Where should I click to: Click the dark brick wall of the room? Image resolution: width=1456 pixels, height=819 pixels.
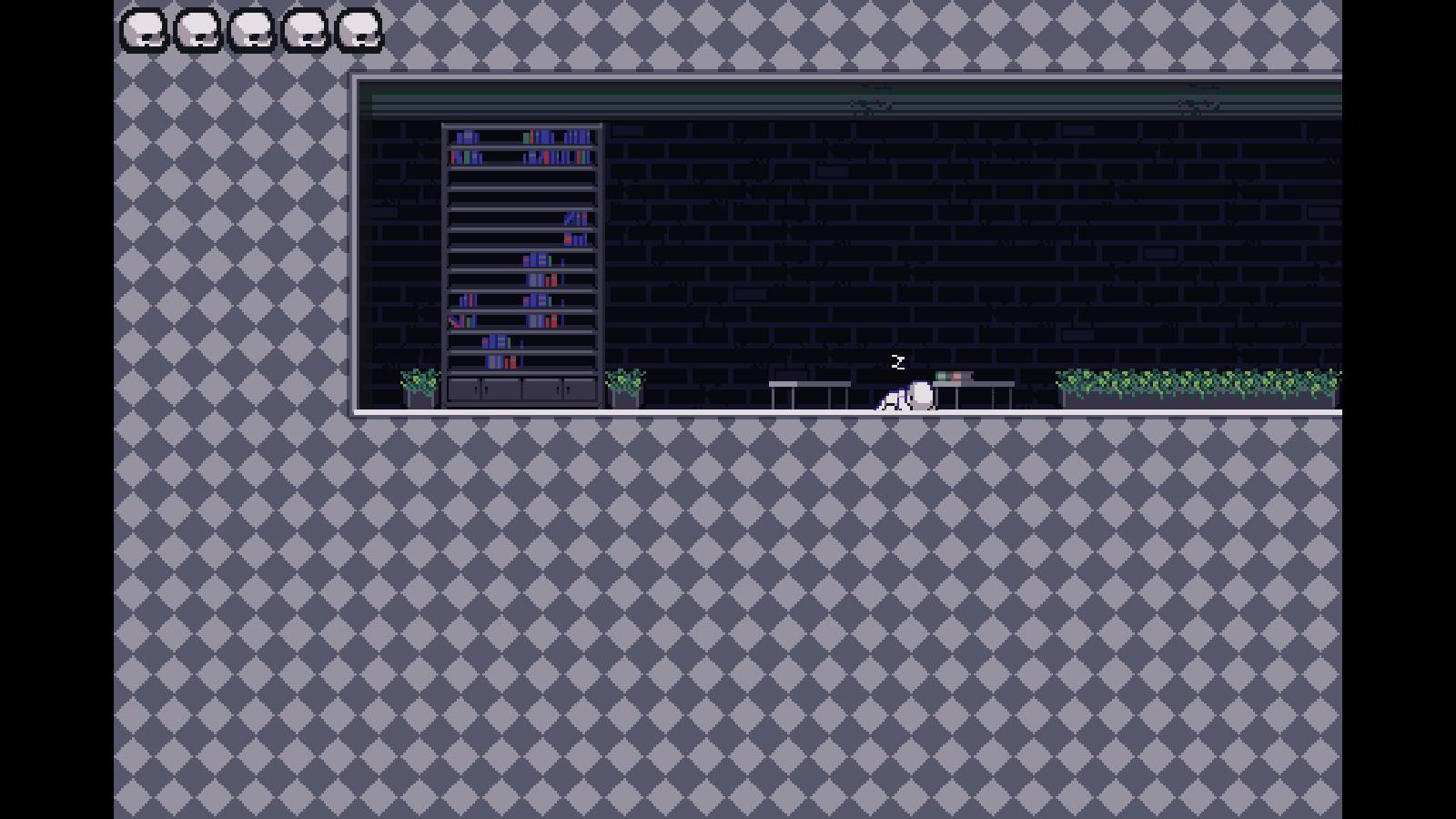point(819,227)
